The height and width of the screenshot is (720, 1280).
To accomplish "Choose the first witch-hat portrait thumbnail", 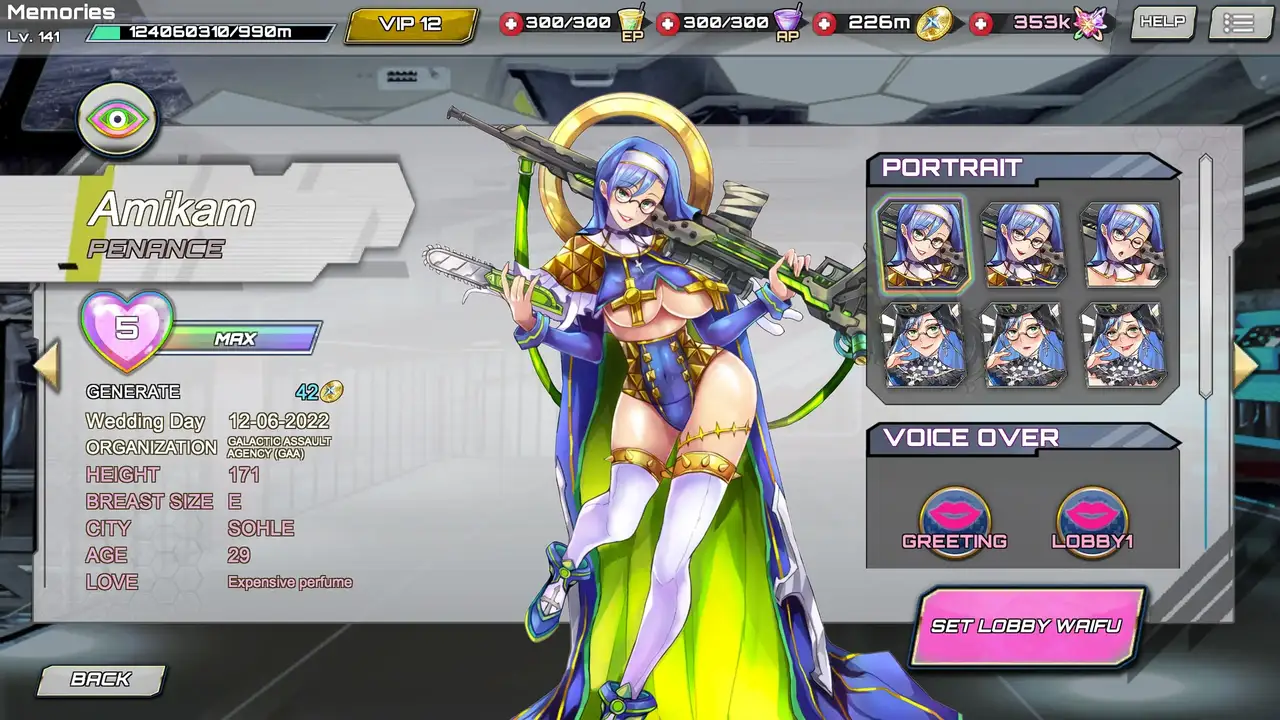I will (x=922, y=345).
